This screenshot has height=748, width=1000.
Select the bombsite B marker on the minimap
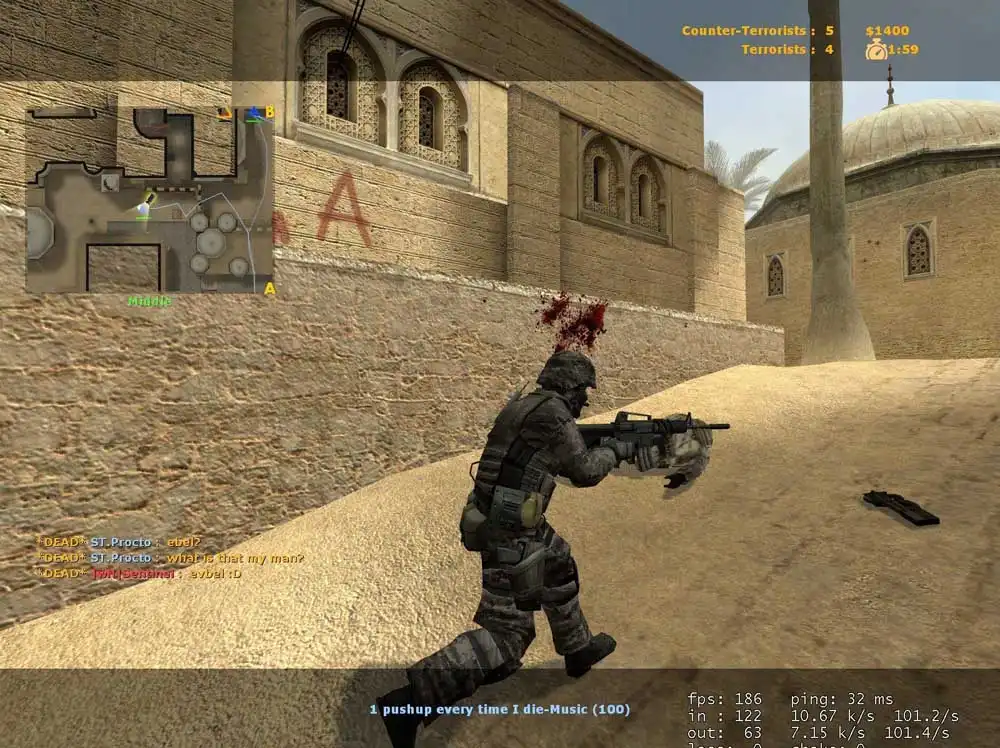pyautogui.click(x=269, y=111)
